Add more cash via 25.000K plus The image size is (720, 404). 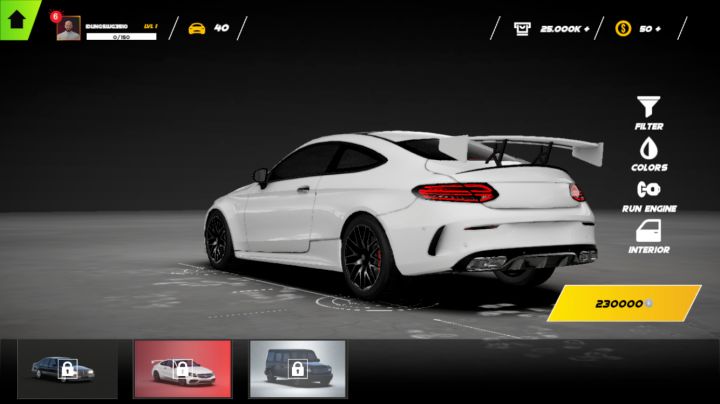point(552,29)
